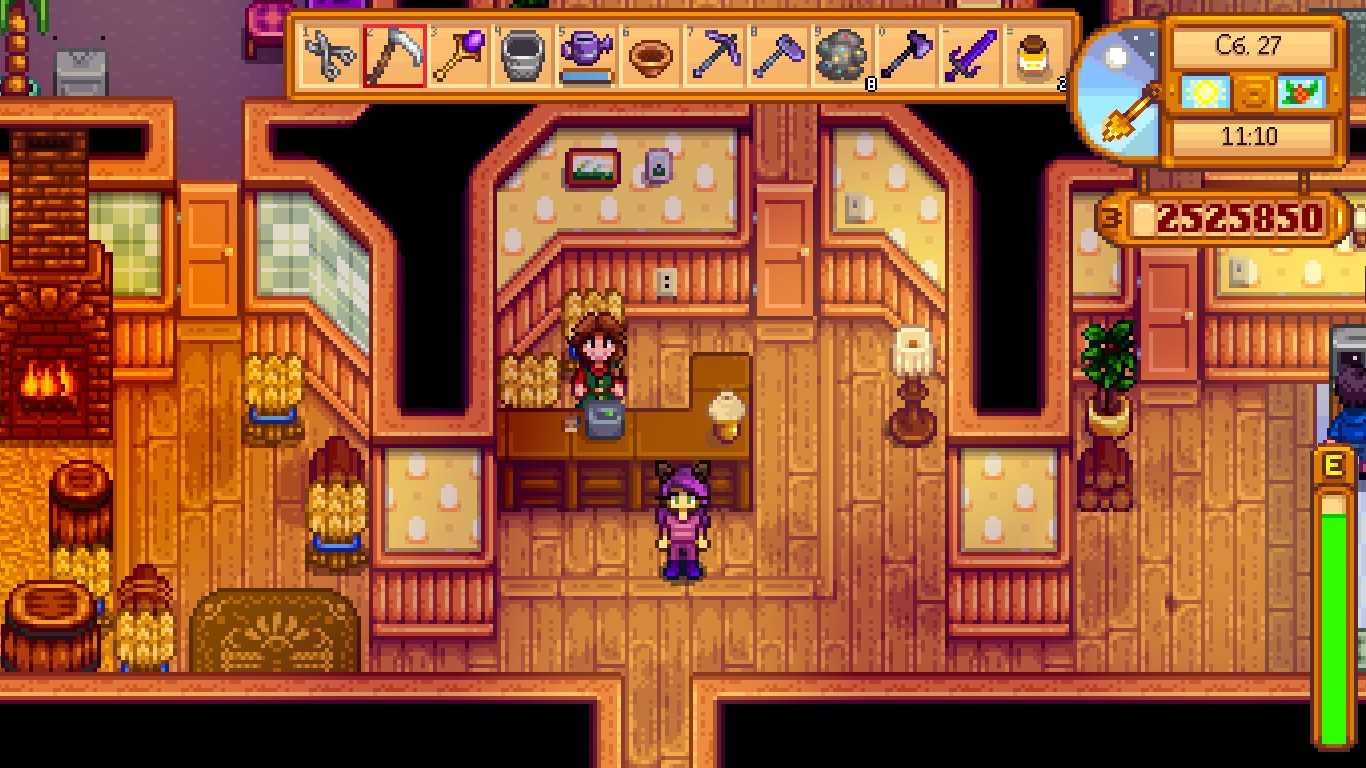Image resolution: width=1366 pixels, height=768 pixels.
Task: Choose the scythe slot highlighted in red
Action: pos(394,56)
